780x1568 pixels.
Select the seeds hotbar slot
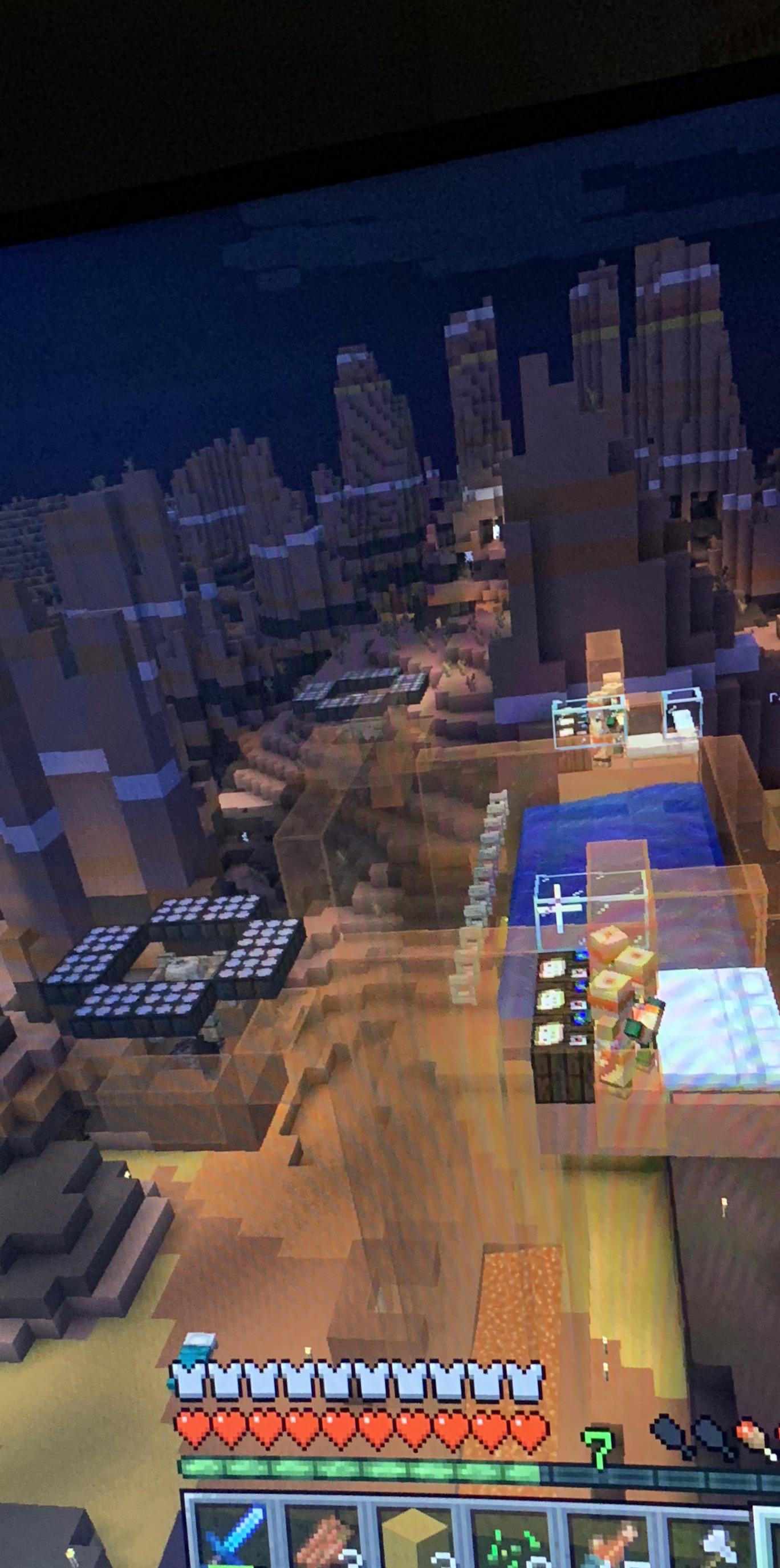coord(514,1540)
